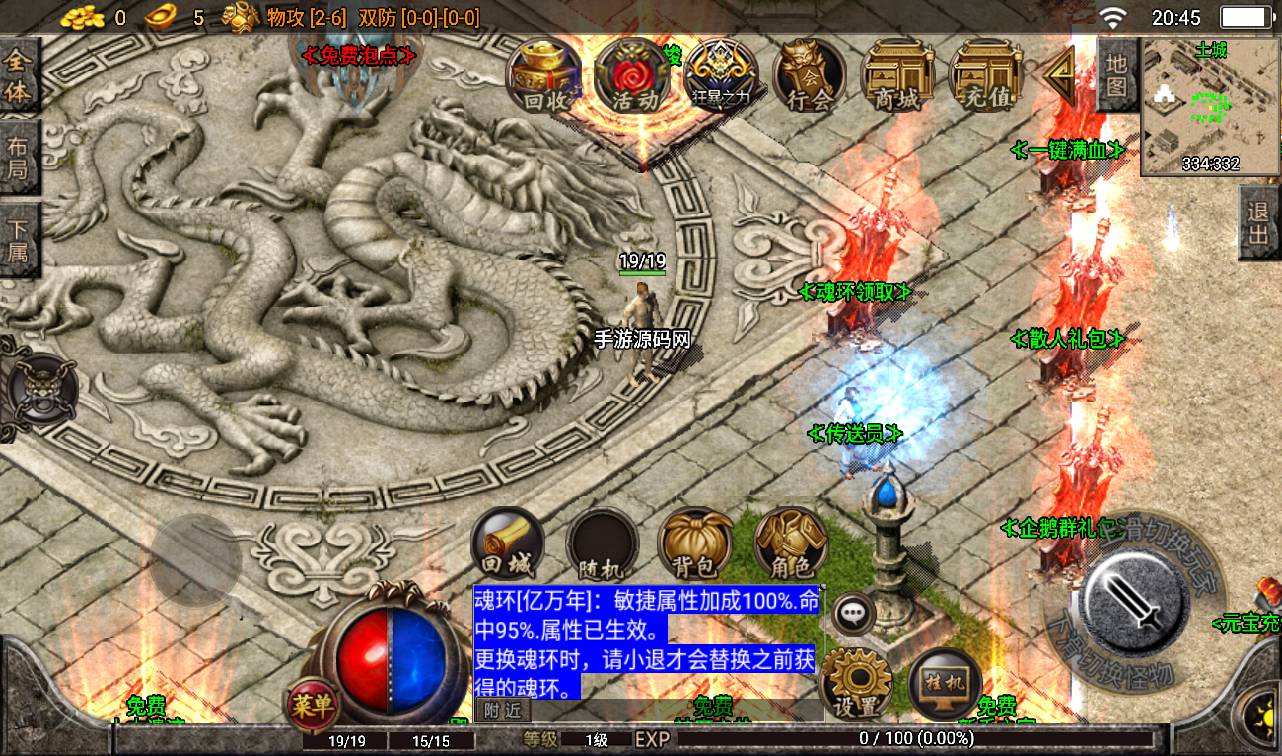Viewport: 1282px width, 756px height.
Task: Open the 菜单 menu button
Action: (314, 704)
